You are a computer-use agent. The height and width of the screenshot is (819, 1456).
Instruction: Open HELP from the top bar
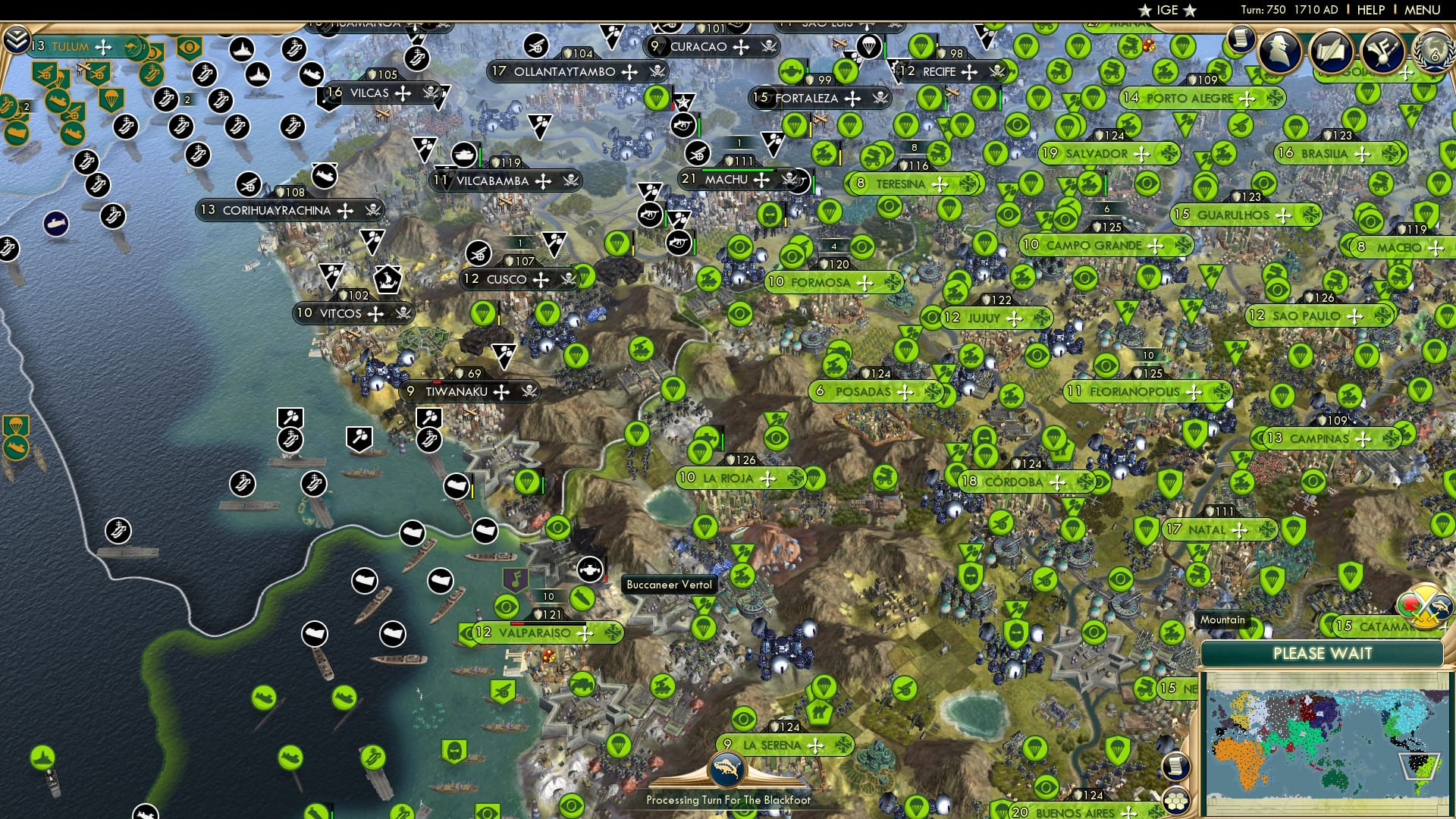pos(1370,11)
